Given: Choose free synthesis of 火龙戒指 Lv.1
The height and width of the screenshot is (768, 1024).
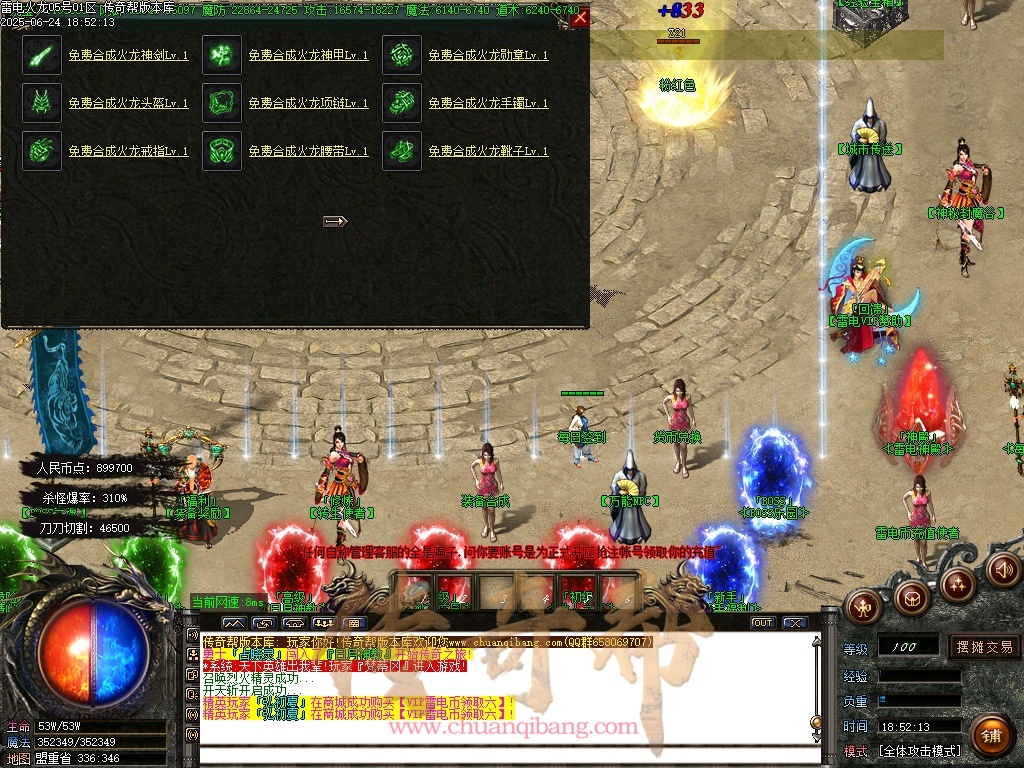Looking at the screenshot, I should click(x=128, y=151).
